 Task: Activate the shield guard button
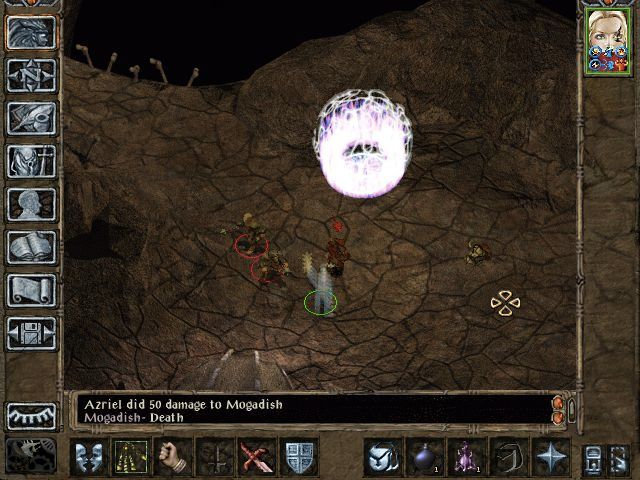300,456
